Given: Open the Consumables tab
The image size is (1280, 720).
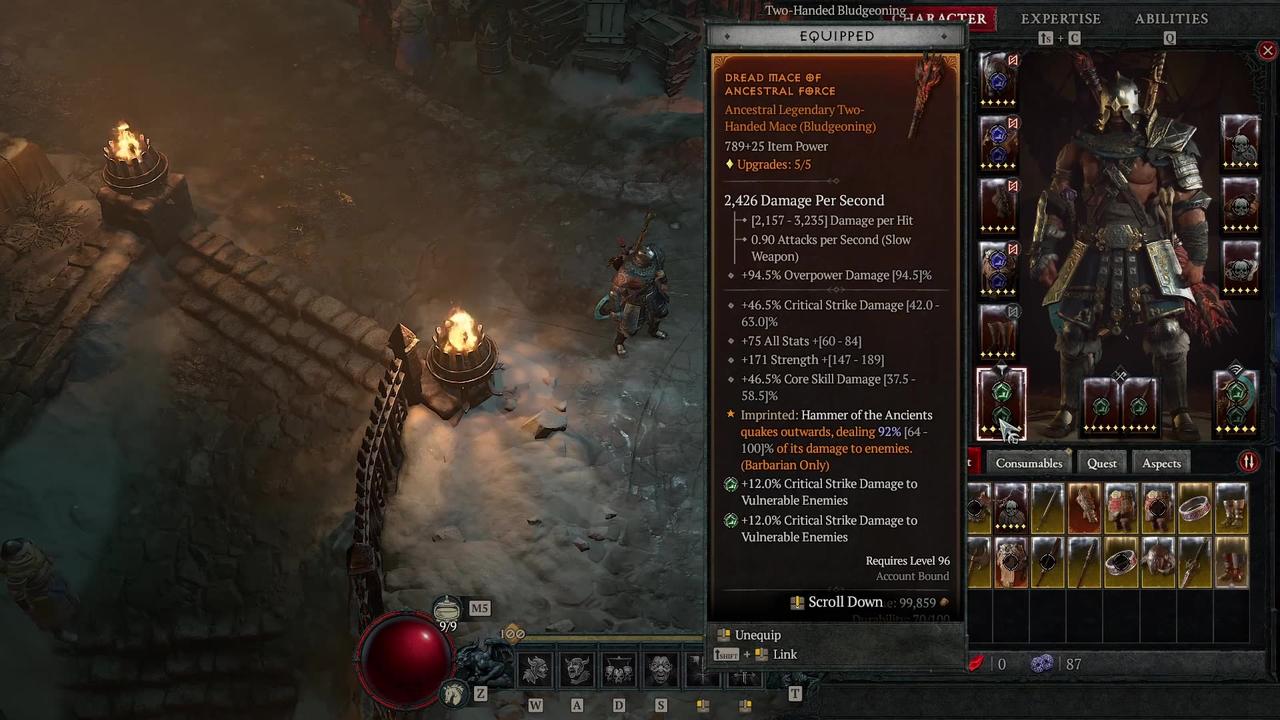Looking at the screenshot, I should [1029, 463].
